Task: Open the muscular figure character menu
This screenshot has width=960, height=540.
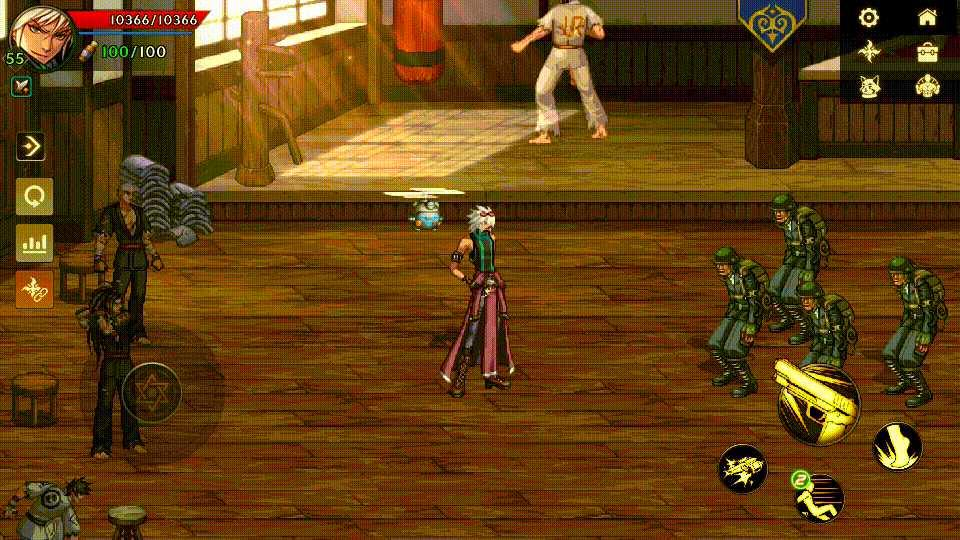Action: [x=927, y=87]
